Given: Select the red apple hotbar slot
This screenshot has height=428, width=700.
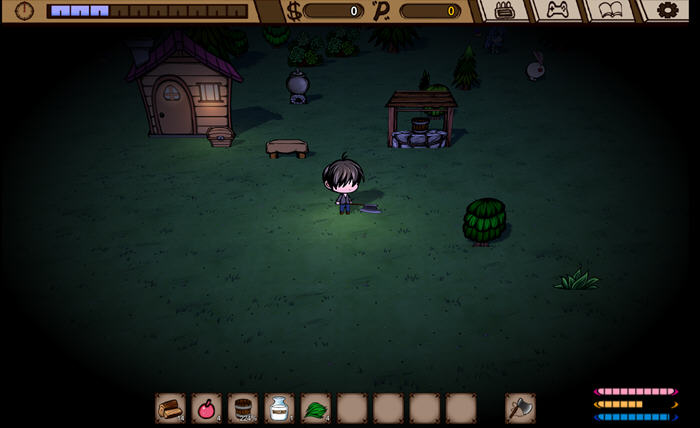Looking at the screenshot, I should [206, 408].
